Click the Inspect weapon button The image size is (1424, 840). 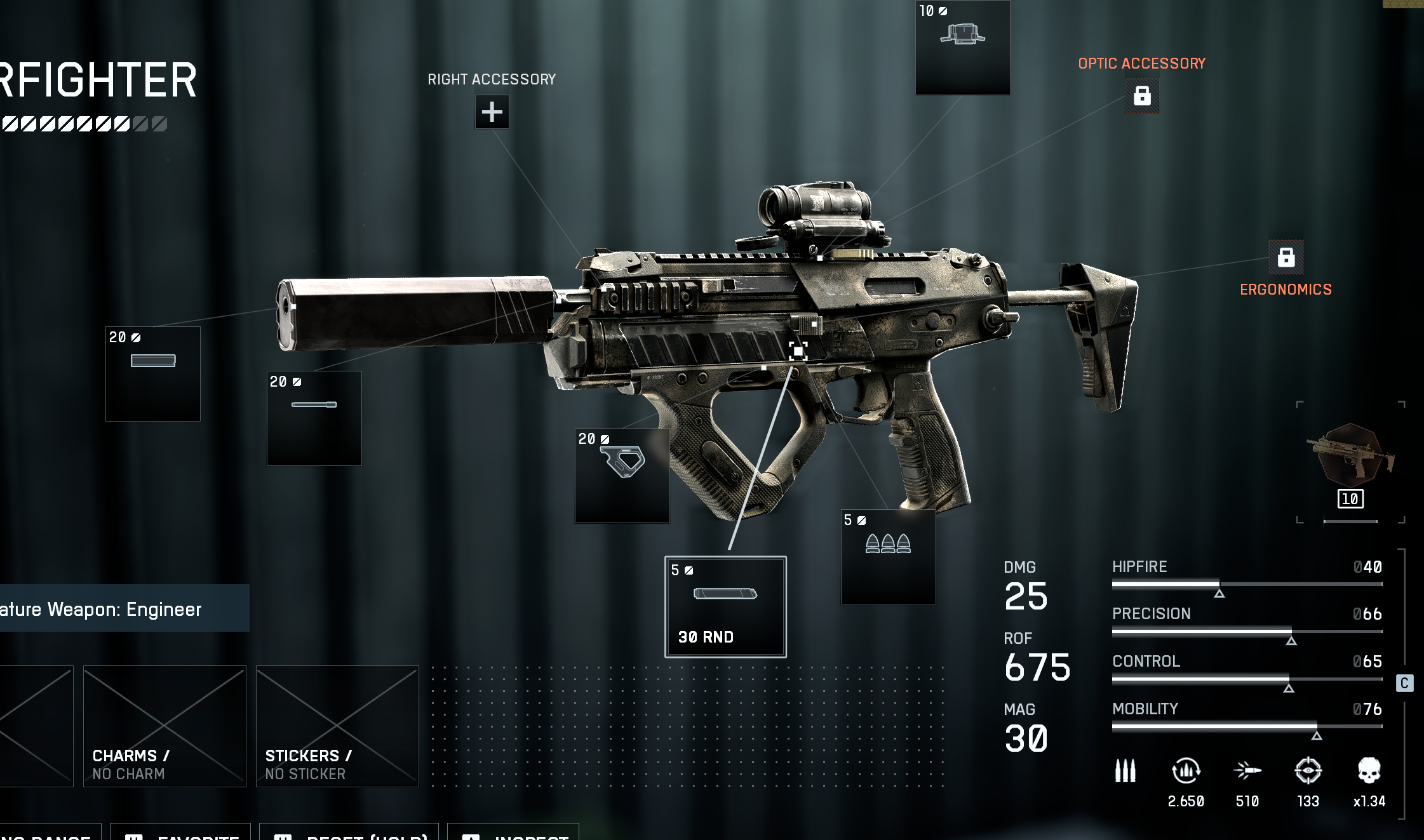pyautogui.click(x=513, y=834)
